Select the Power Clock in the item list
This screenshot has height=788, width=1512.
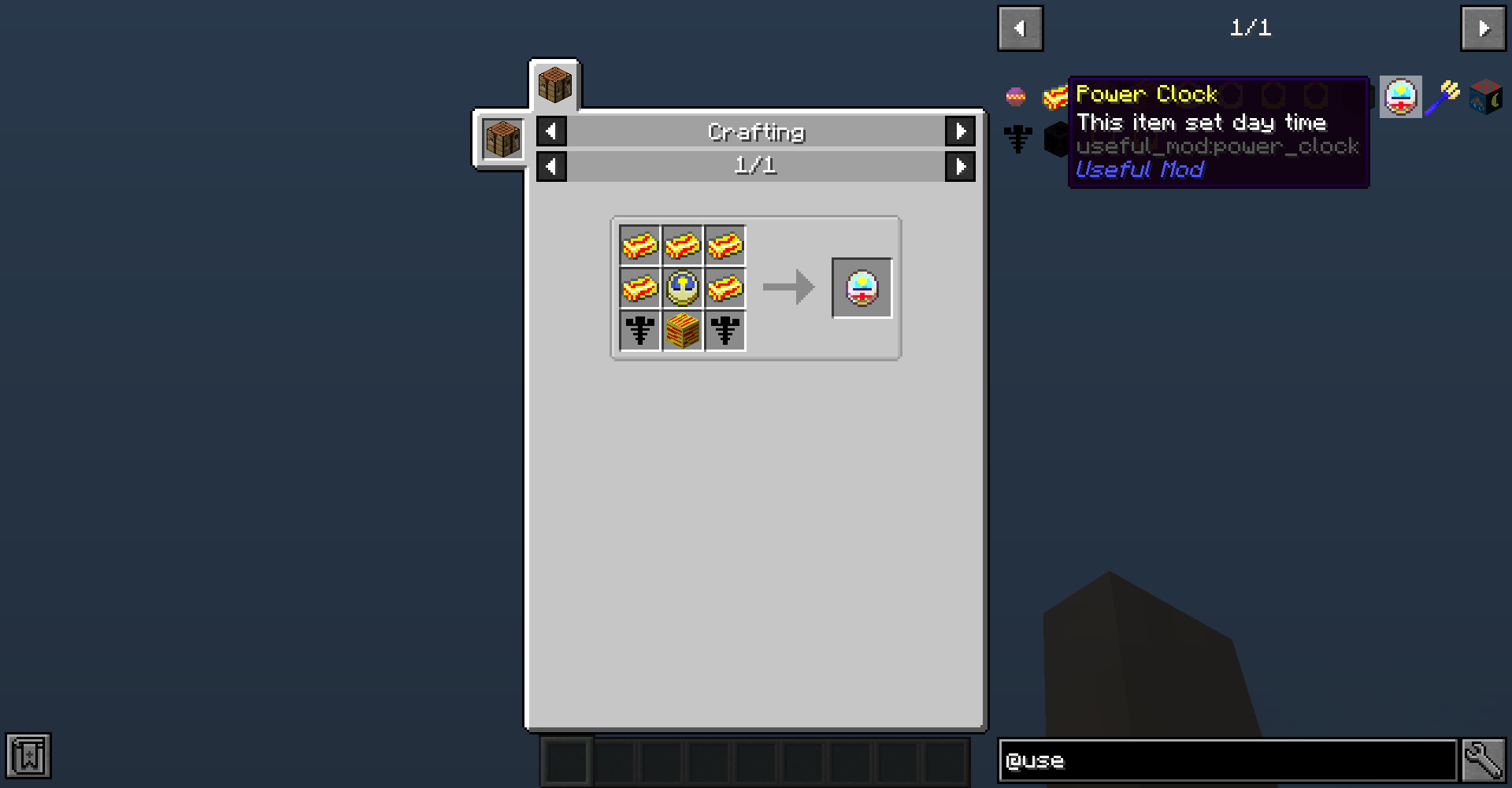coord(1403,96)
